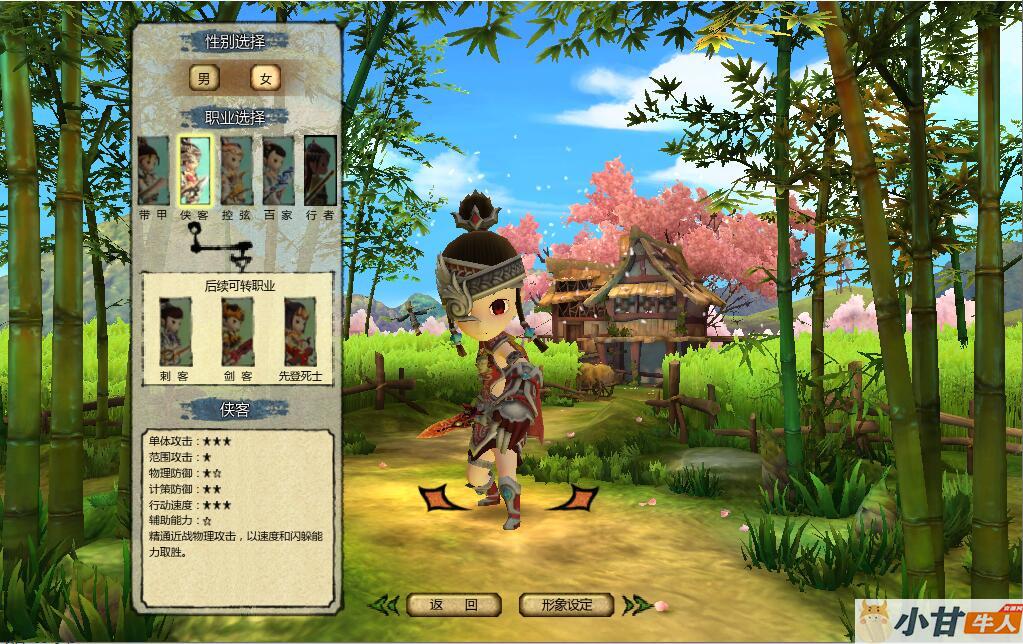
Task: Go back with the 返回 button
Action: click(453, 605)
